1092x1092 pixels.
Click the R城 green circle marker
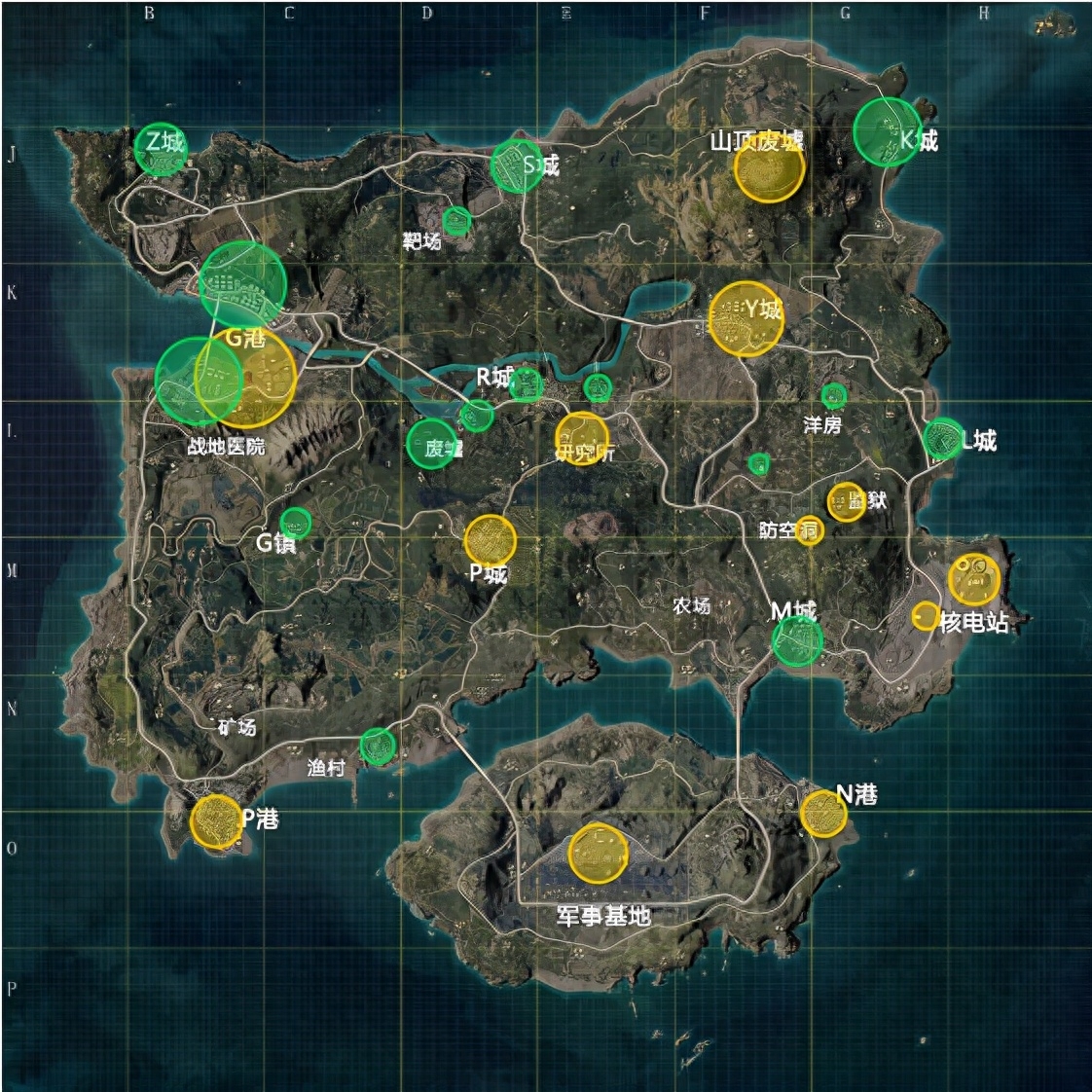pos(526,383)
